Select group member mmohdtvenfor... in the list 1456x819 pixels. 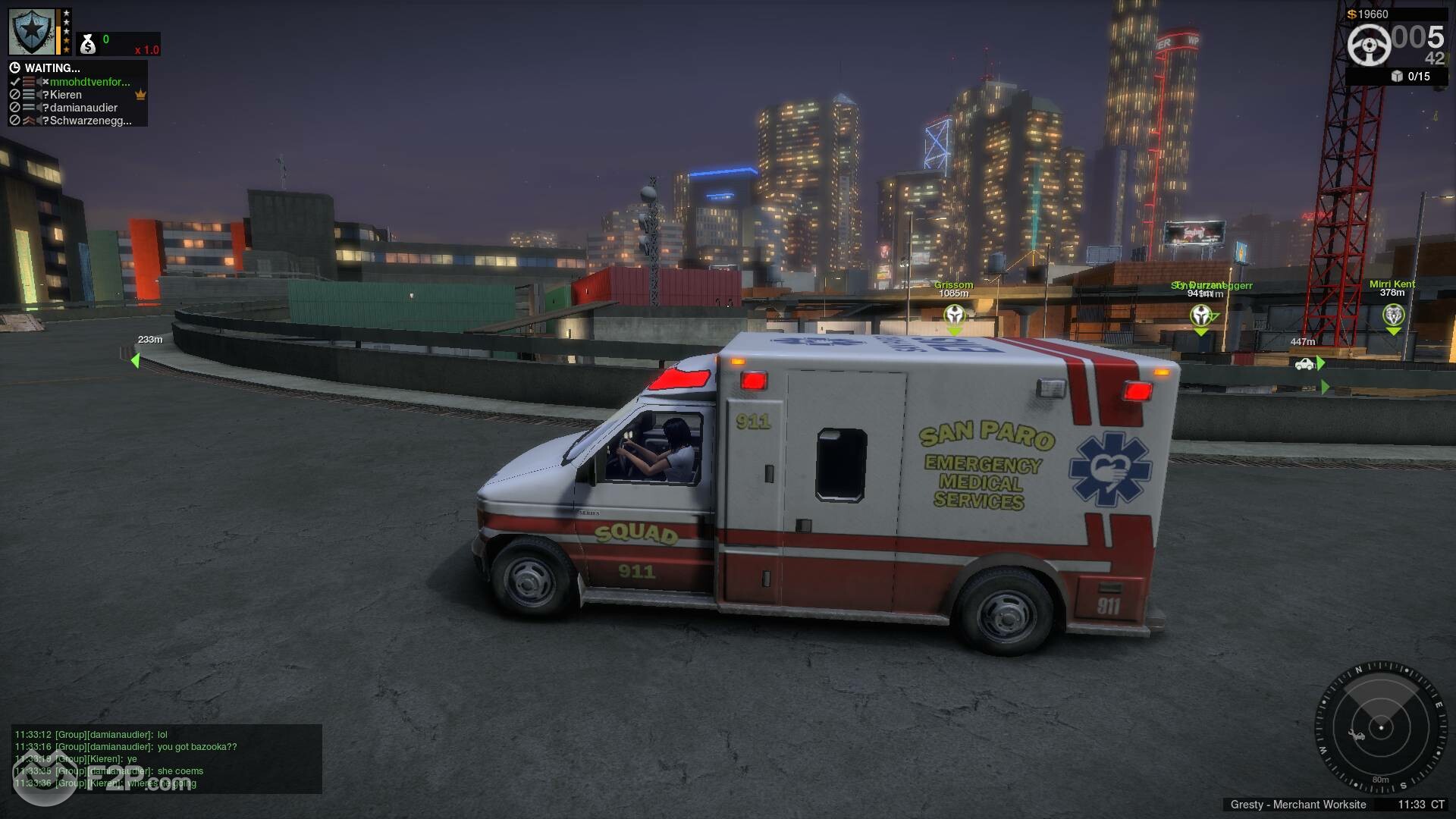pyautogui.click(x=89, y=82)
